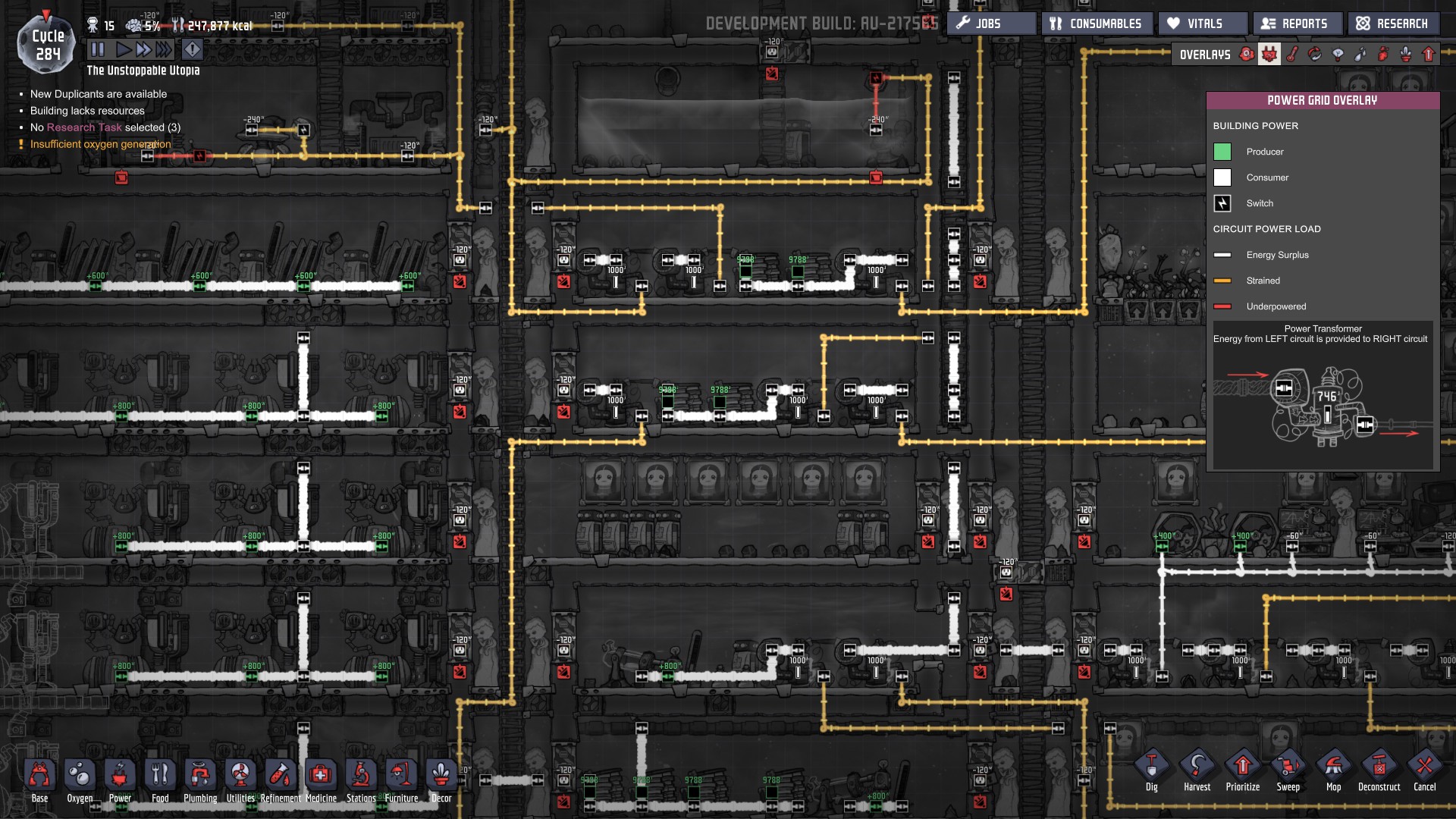Show the Vitals screen
Viewport: 1456px width, 819px height.
pos(1203,24)
